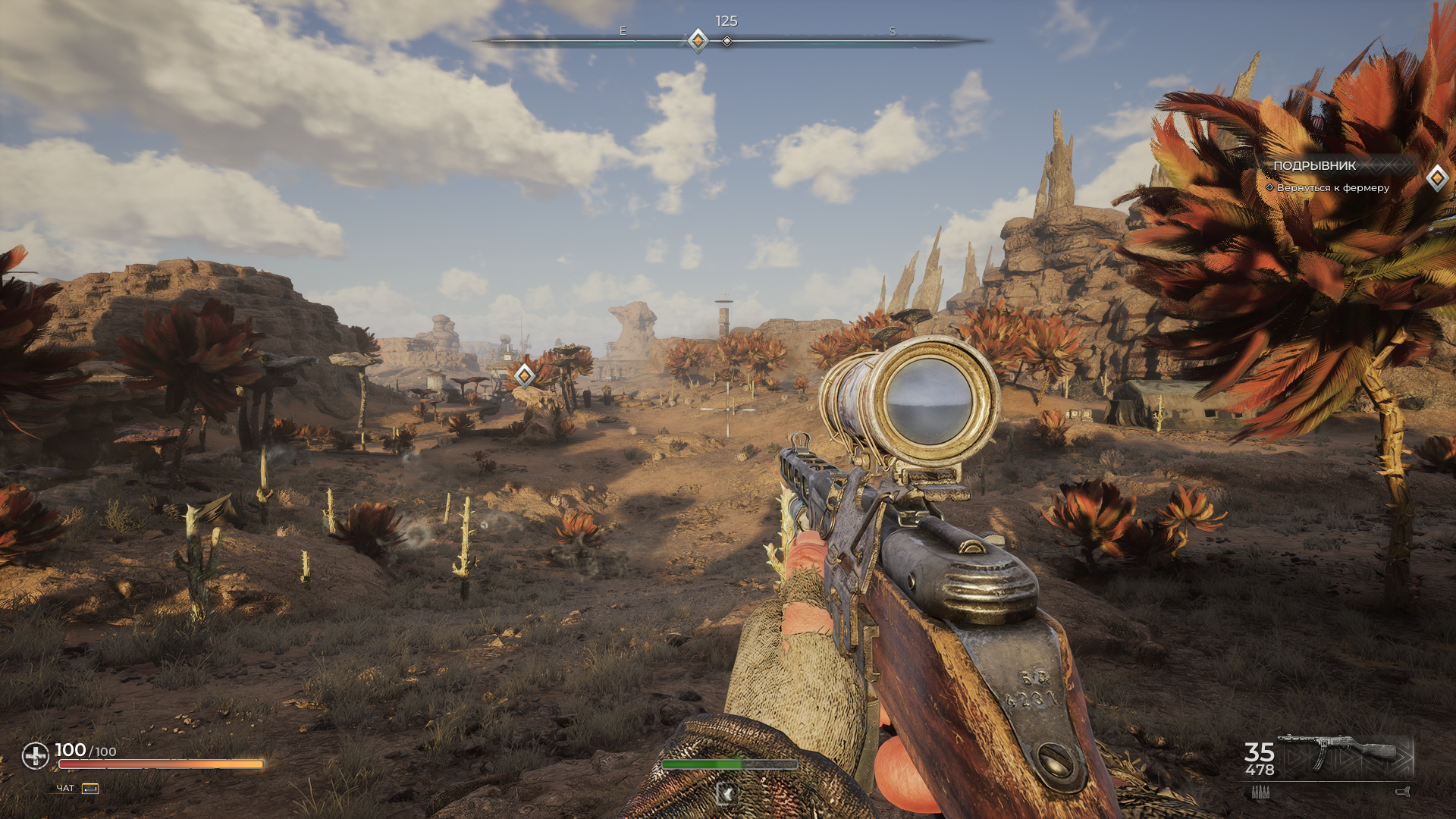Screen dimensions: 1456x819
Task: Open the ПОДРЫВНИК quest tracker title
Action: click(1314, 165)
